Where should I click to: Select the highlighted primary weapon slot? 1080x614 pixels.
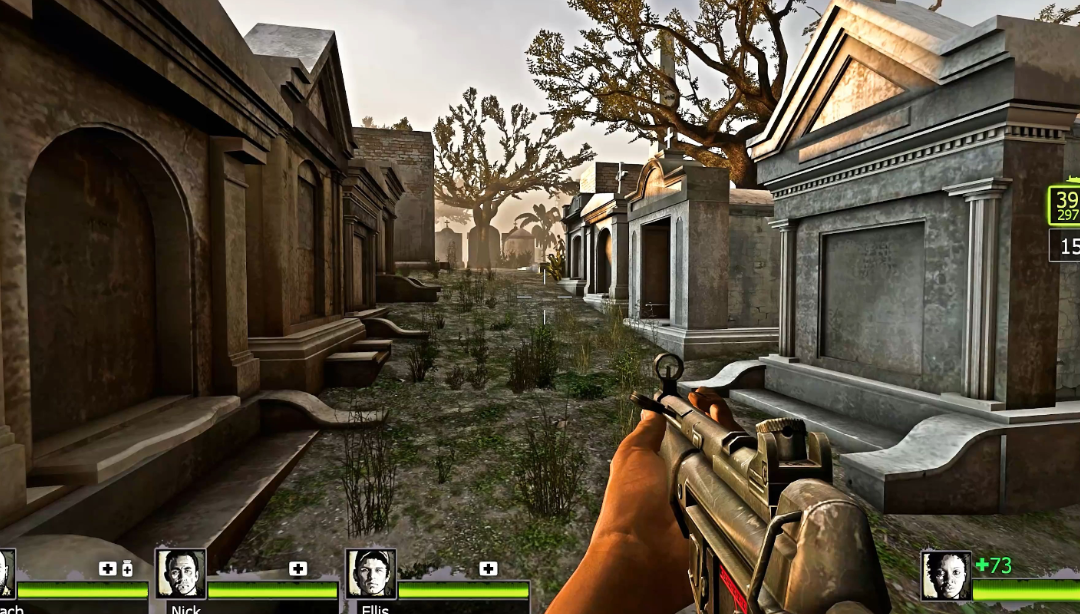[x=1064, y=206]
